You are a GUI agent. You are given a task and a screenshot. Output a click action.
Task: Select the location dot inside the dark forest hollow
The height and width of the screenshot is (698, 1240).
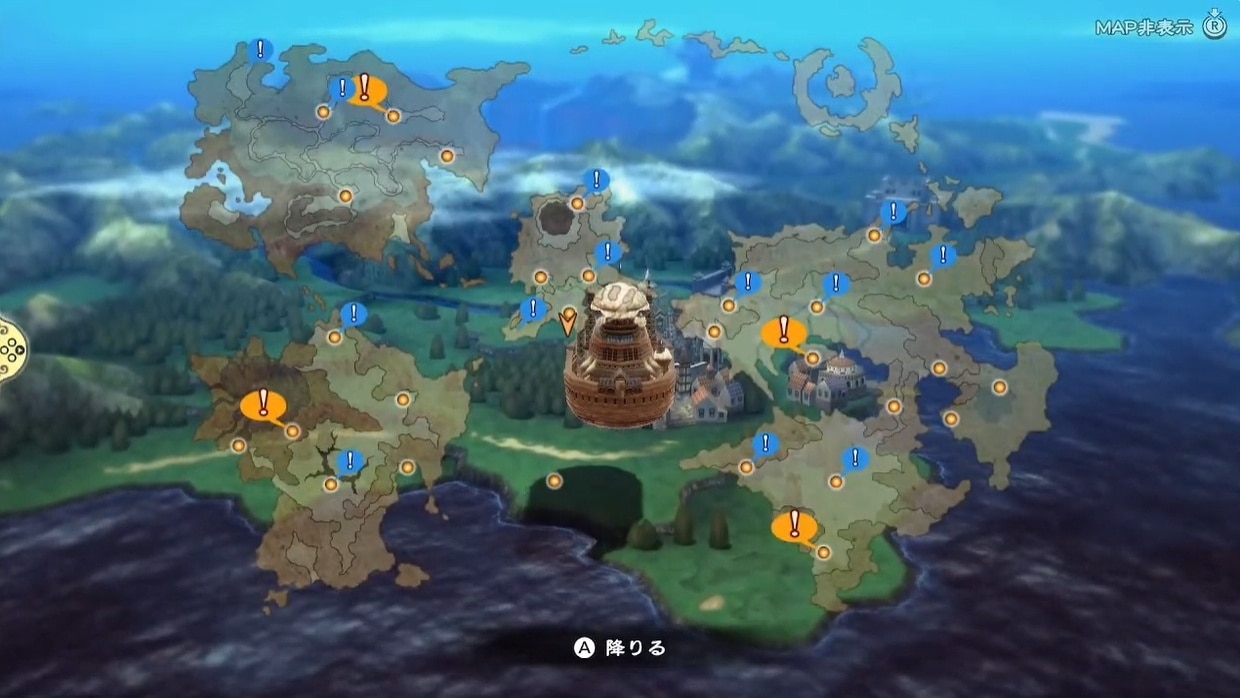[554, 481]
